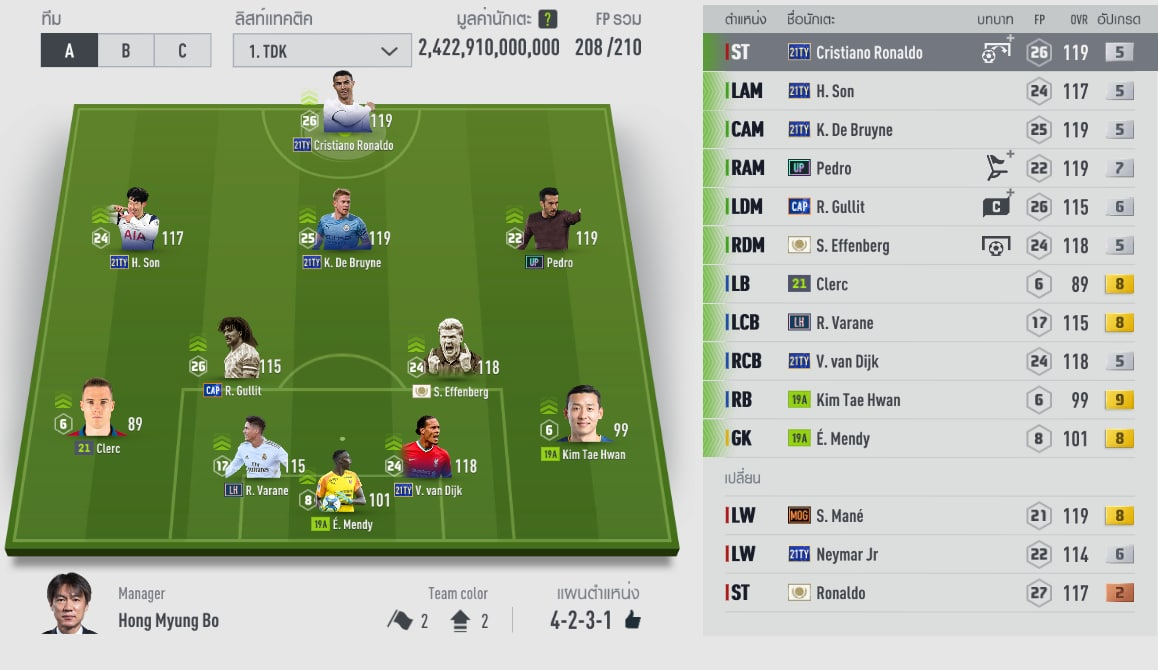Select team tab C
The height and width of the screenshot is (670, 1158).
[182, 50]
